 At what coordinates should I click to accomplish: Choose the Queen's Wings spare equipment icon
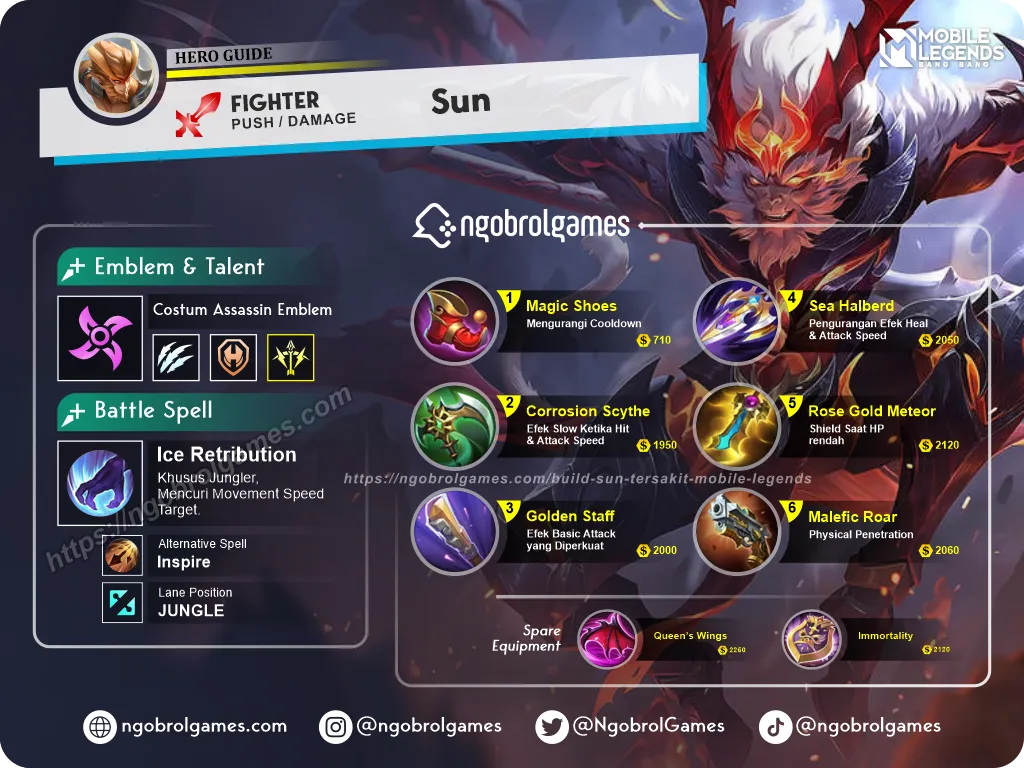pyautogui.click(x=607, y=639)
